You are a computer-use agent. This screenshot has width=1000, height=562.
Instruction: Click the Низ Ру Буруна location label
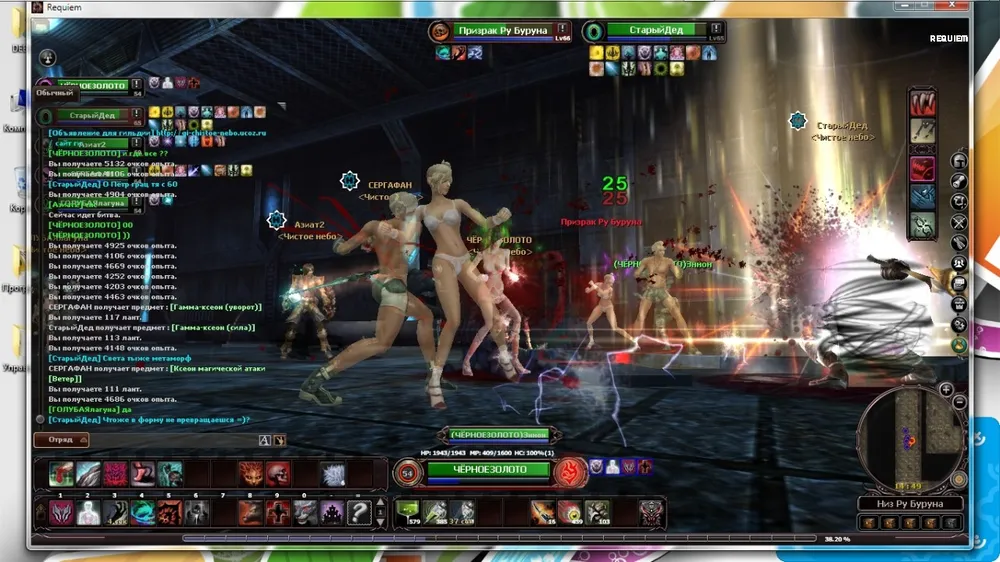click(x=909, y=503)
